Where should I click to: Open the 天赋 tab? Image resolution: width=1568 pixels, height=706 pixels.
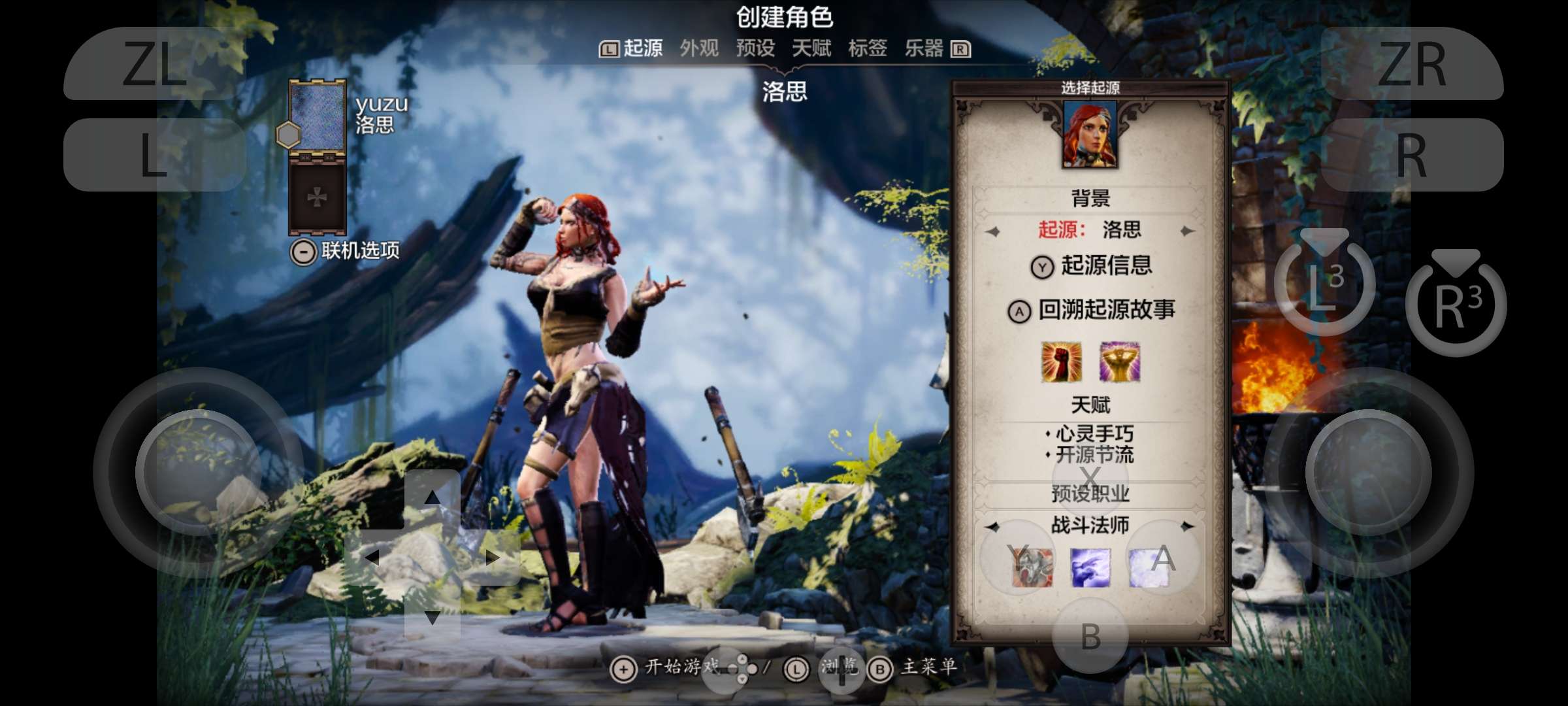(812, 49)
